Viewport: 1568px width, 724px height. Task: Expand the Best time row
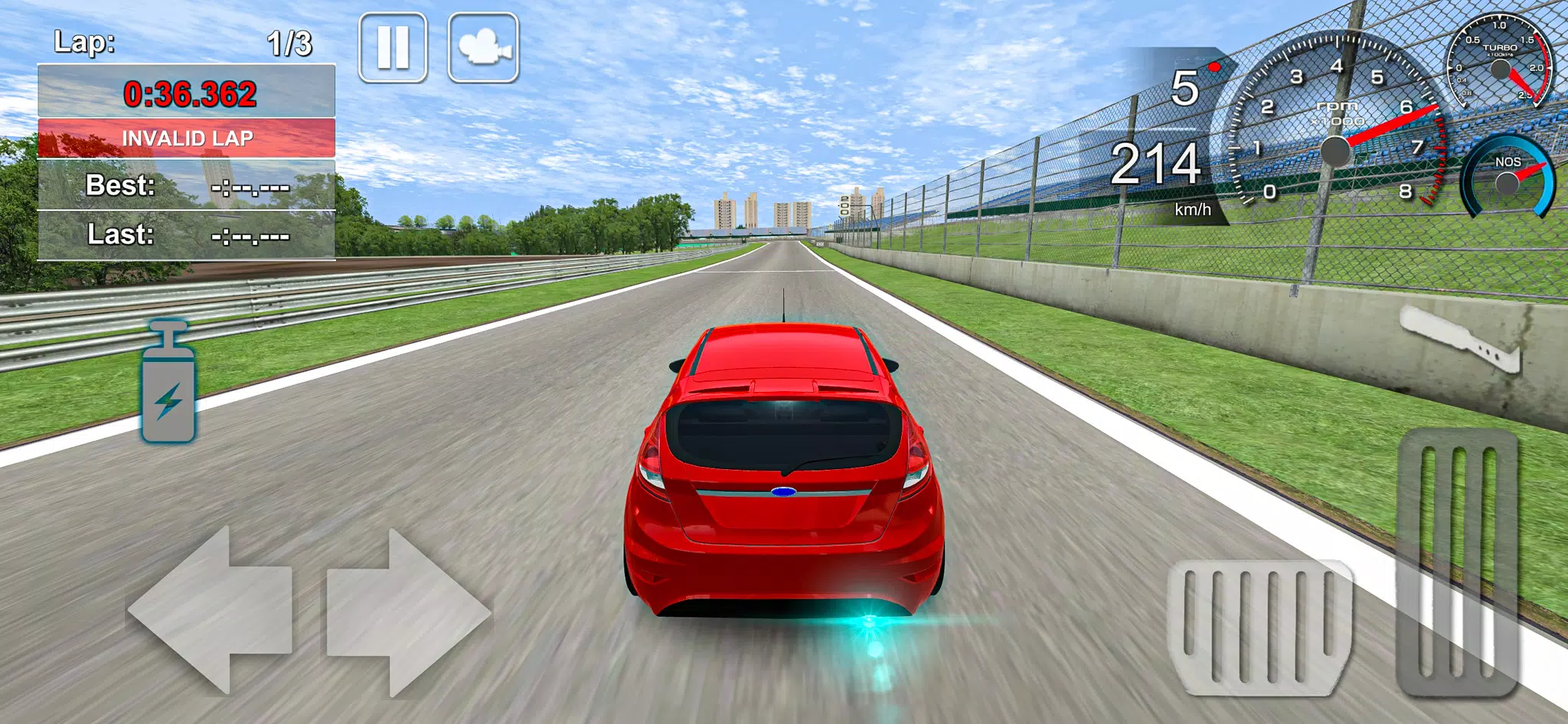point(184,187)
